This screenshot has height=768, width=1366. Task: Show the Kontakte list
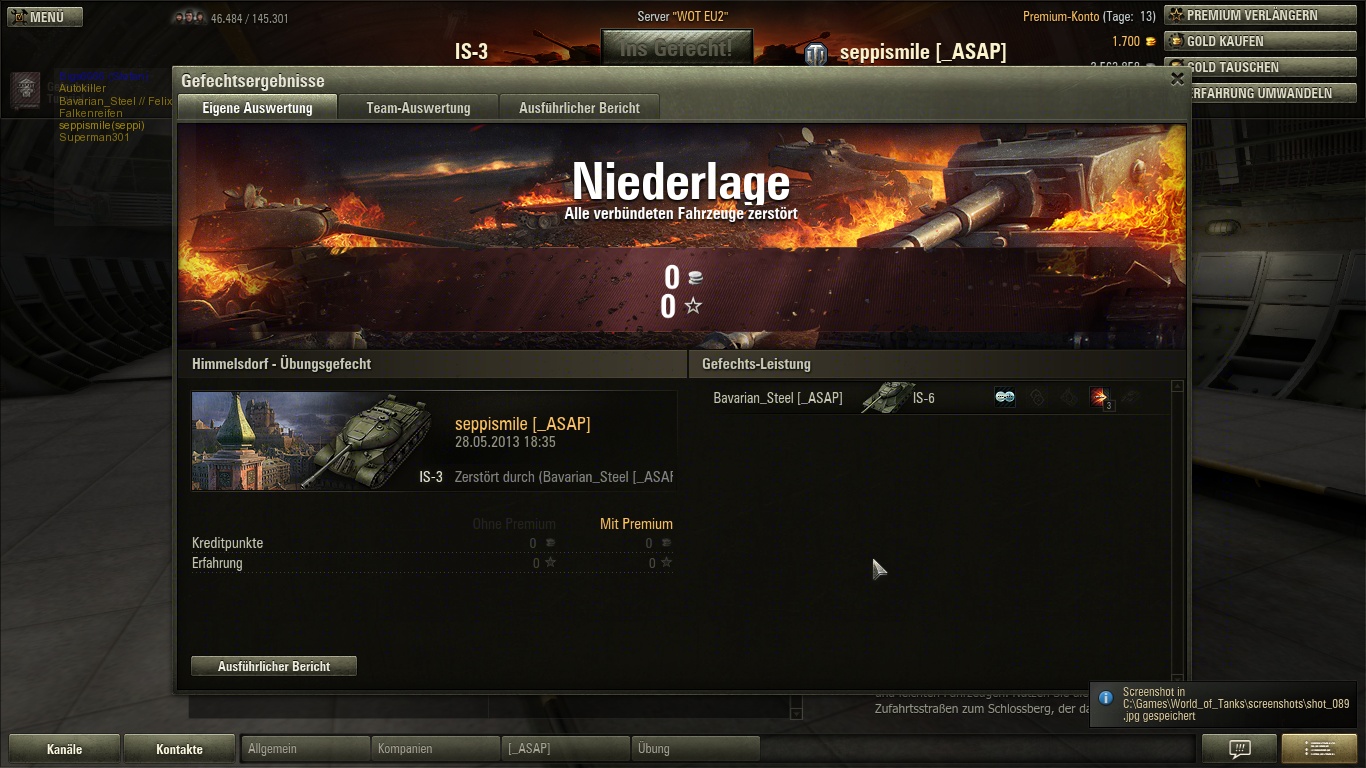pyautogui.click(x=179, y=749)
